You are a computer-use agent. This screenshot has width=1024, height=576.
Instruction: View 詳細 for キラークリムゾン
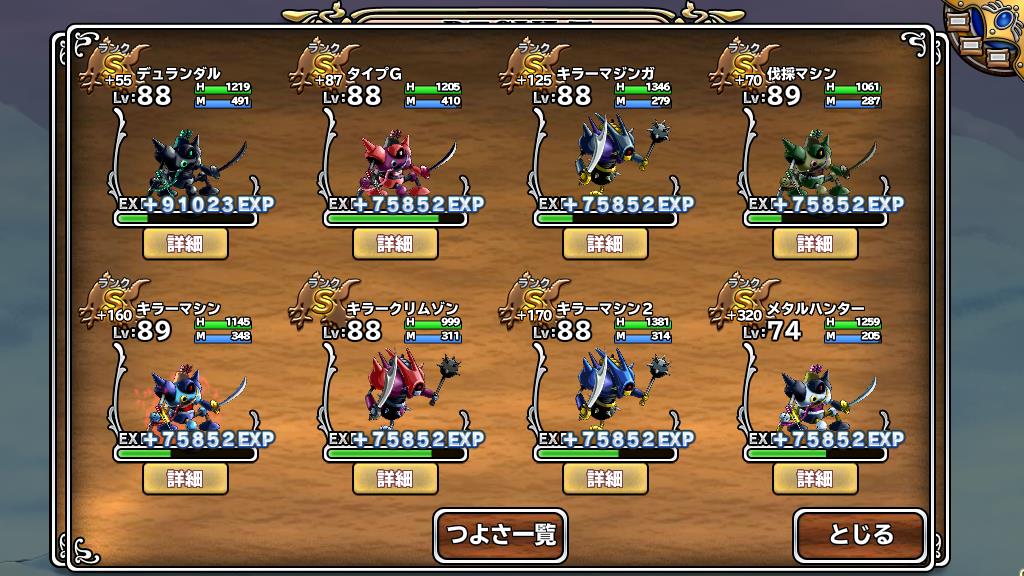pyautogui.click(x=394, y=478)
